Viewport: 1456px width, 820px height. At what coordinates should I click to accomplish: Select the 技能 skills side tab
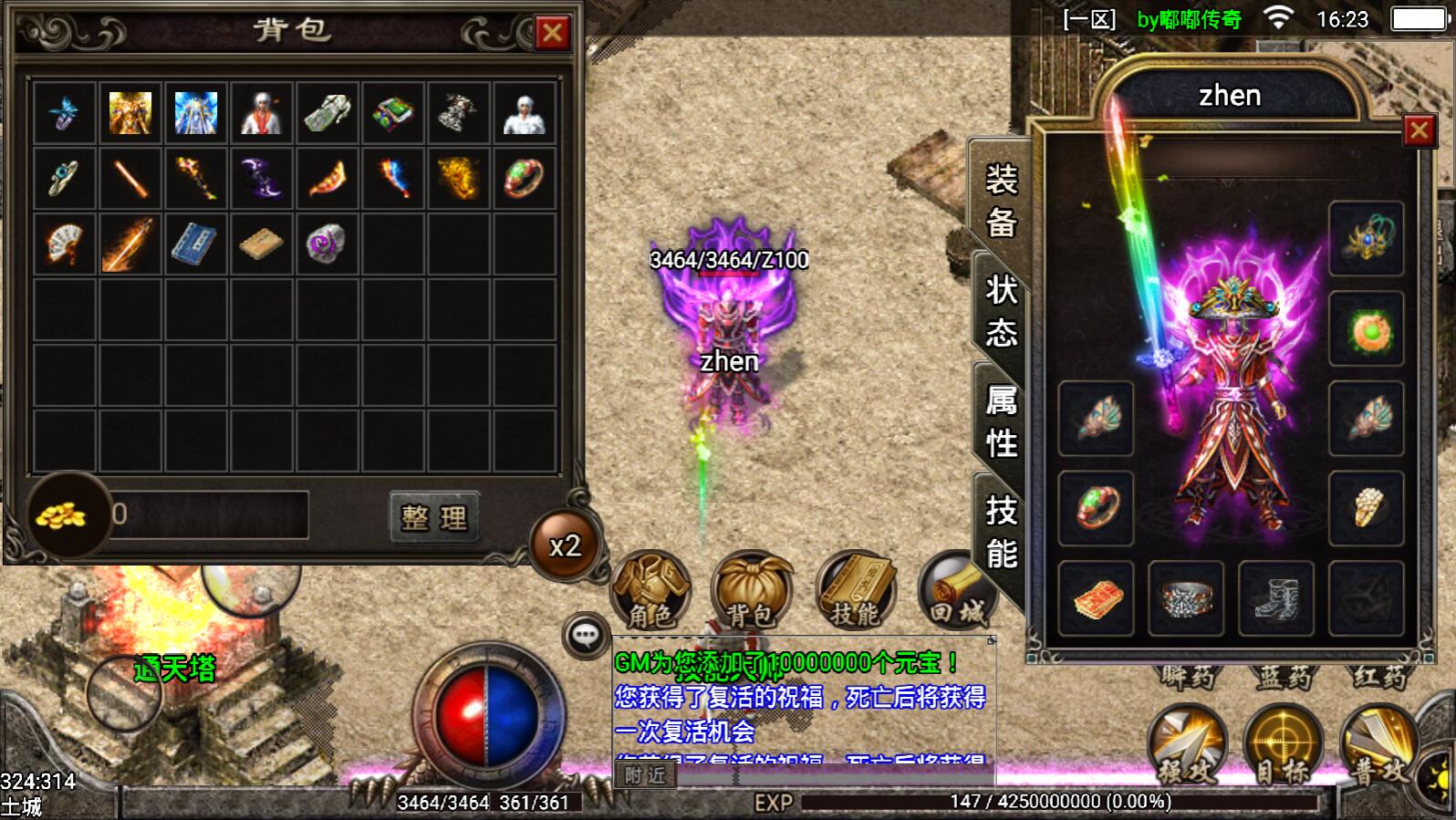pyautogui.click(x=1001, y=532)
